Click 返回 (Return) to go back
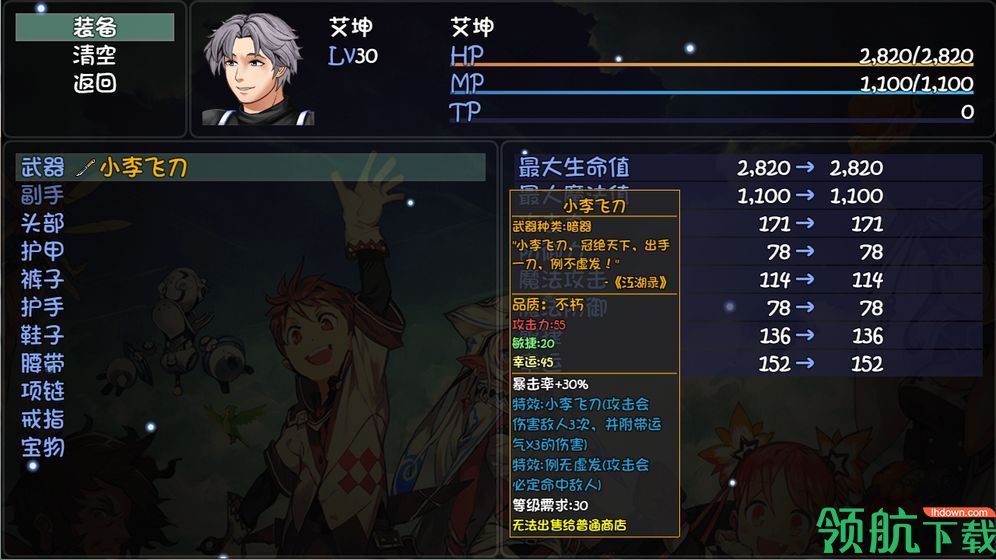This screenshot has height=560, width=996. click(x=95, y=83)
